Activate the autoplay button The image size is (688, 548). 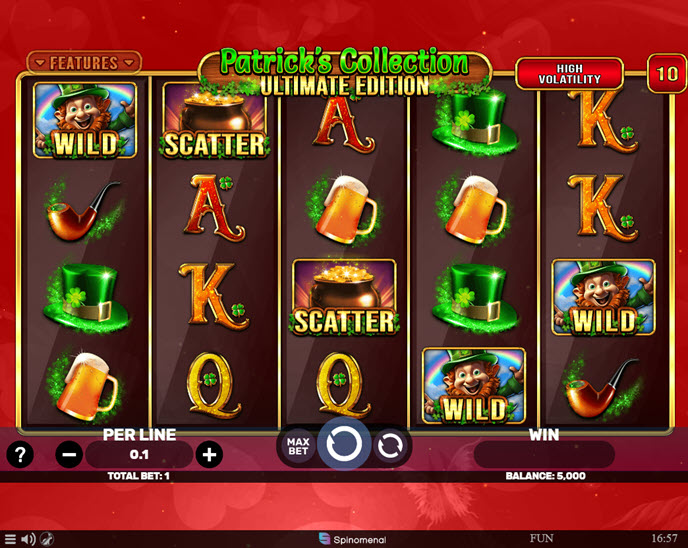[392, 446]
